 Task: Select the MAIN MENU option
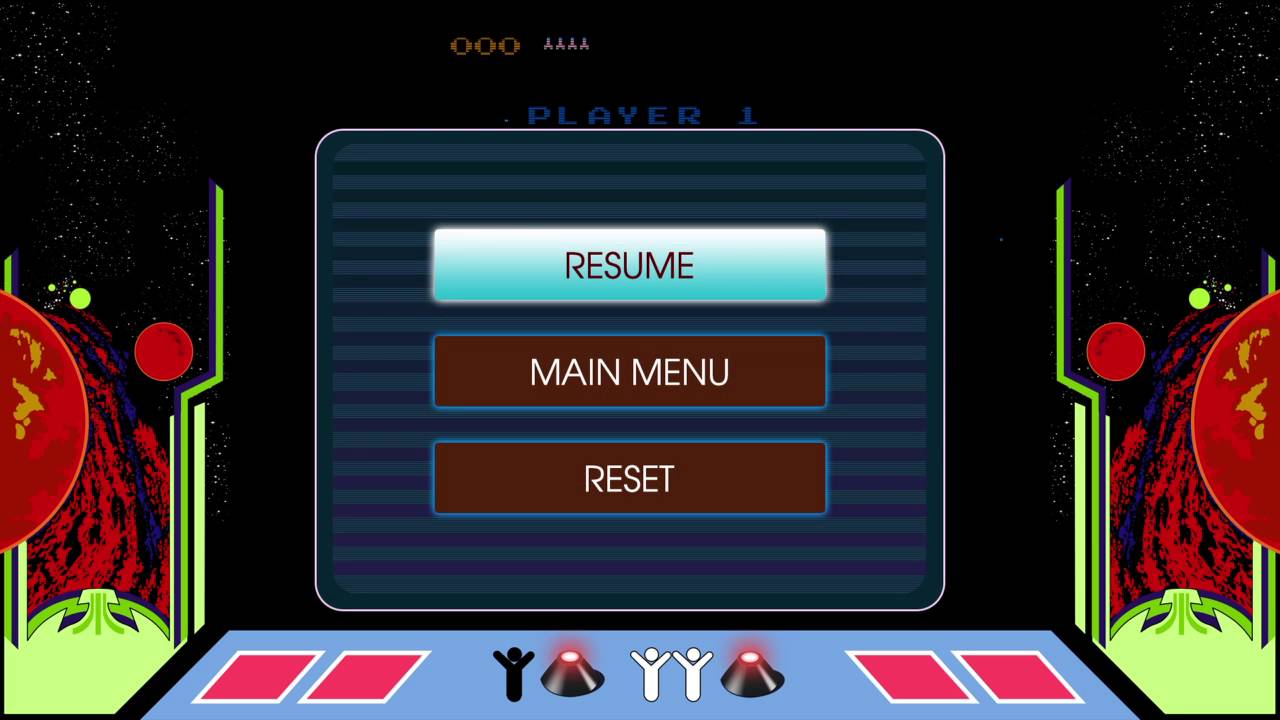point(629,371)
